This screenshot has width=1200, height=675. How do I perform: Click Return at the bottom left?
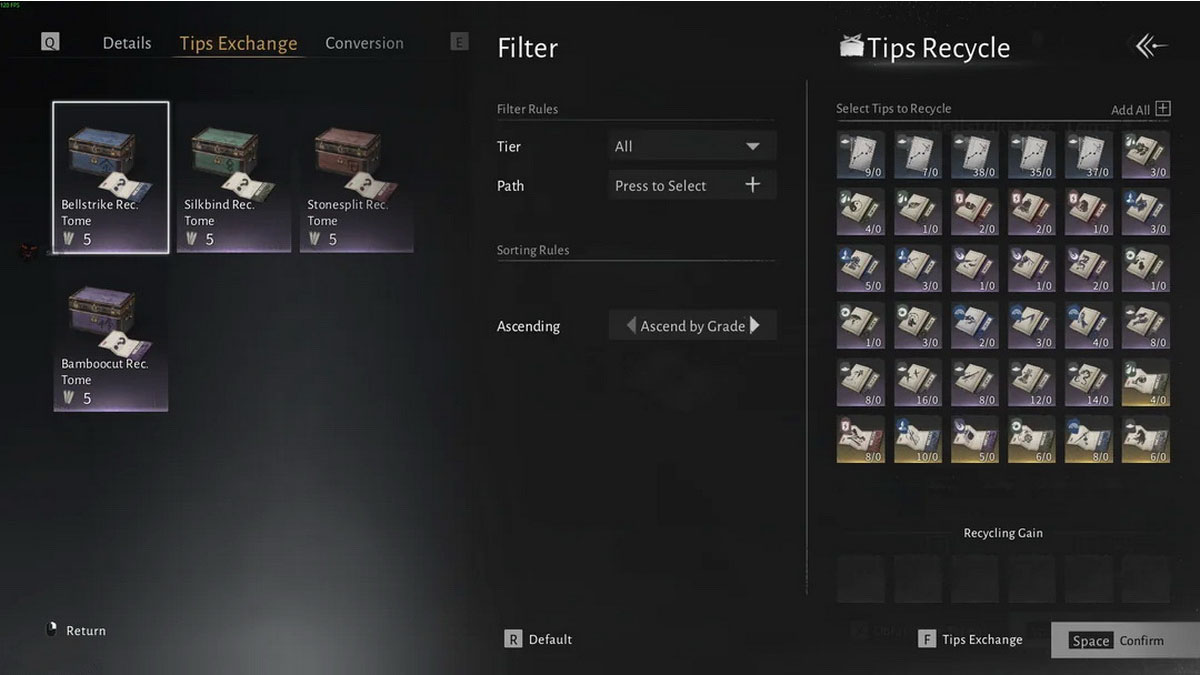coord(76,630)
